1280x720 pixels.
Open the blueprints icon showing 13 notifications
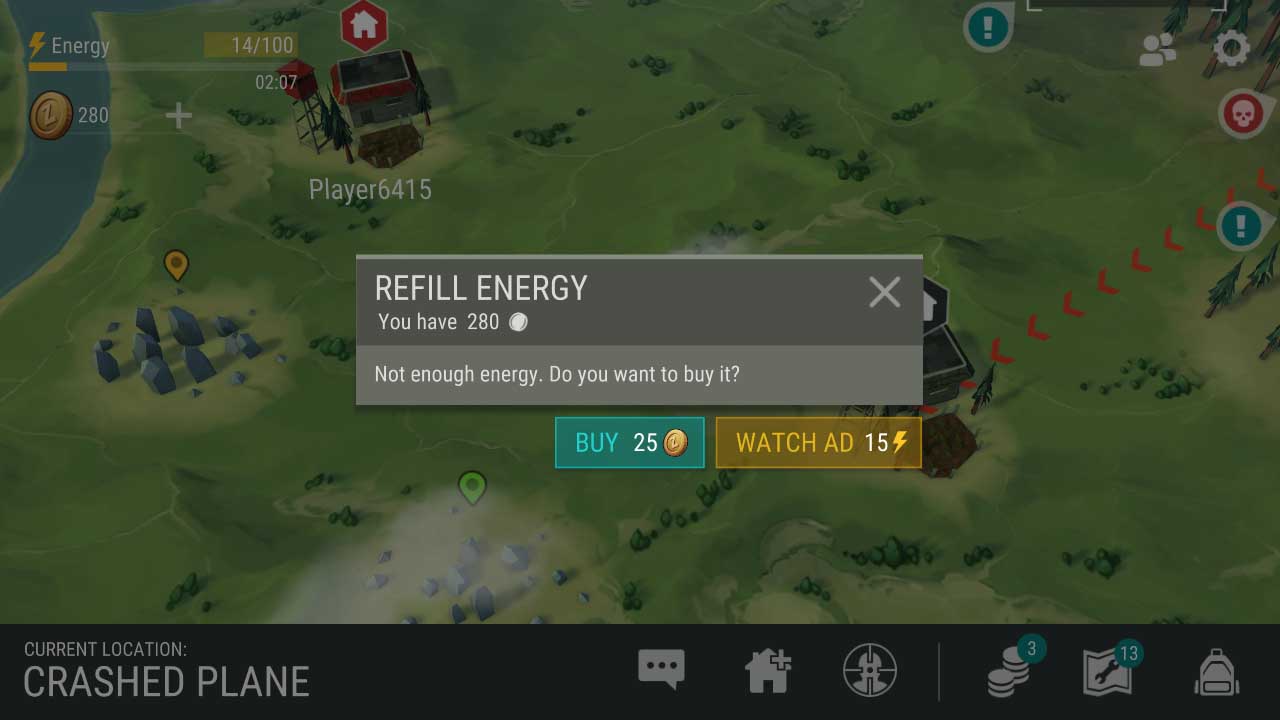(1110, 671)
